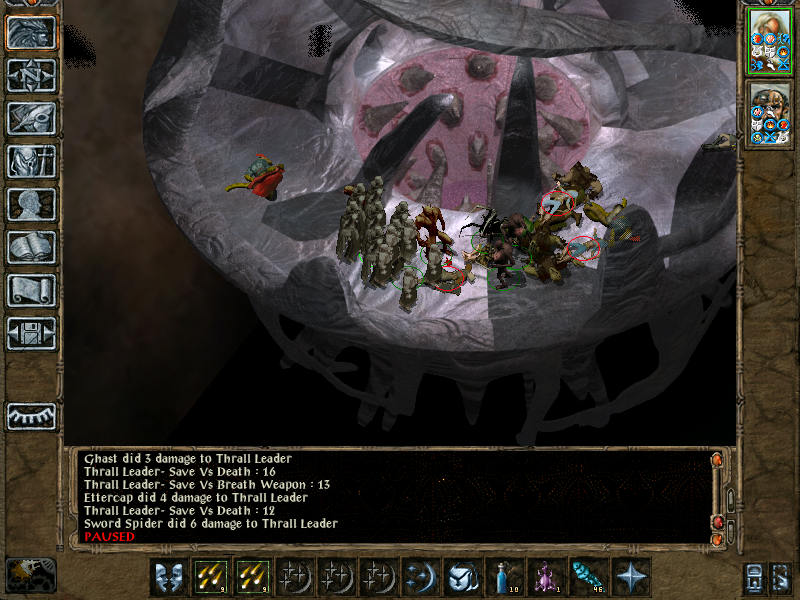
Task: Use the purple potion quick item
Action: 548,577
